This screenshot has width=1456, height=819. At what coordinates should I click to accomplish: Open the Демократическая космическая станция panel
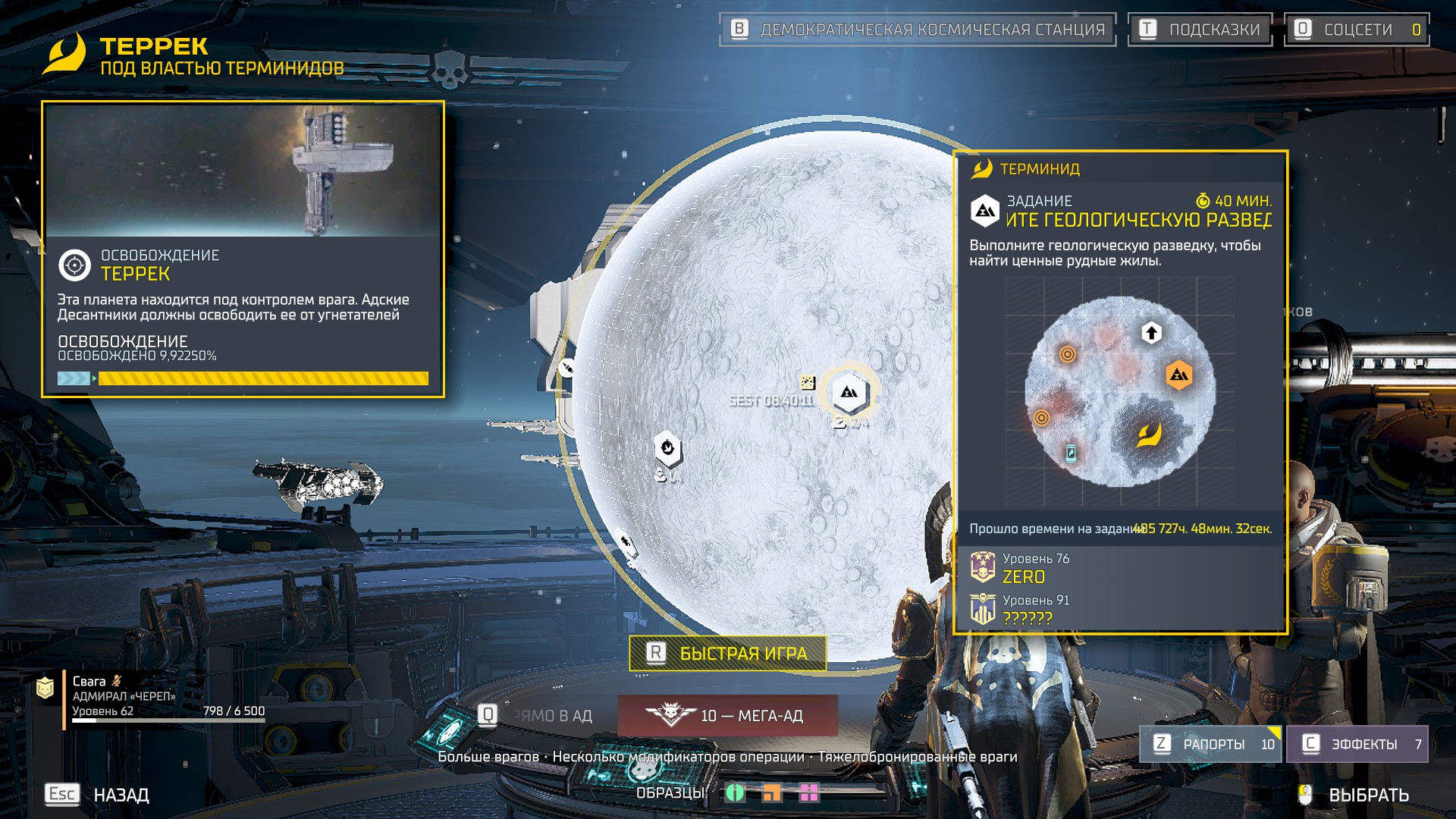[918, 30]
